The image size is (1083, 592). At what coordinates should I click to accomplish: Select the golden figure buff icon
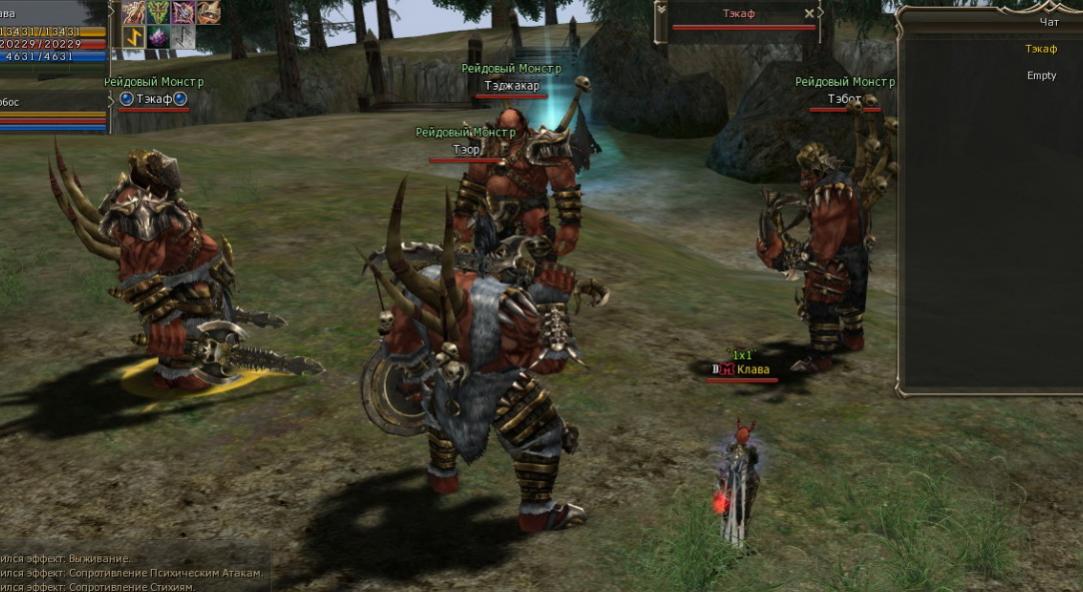(134, 12)
